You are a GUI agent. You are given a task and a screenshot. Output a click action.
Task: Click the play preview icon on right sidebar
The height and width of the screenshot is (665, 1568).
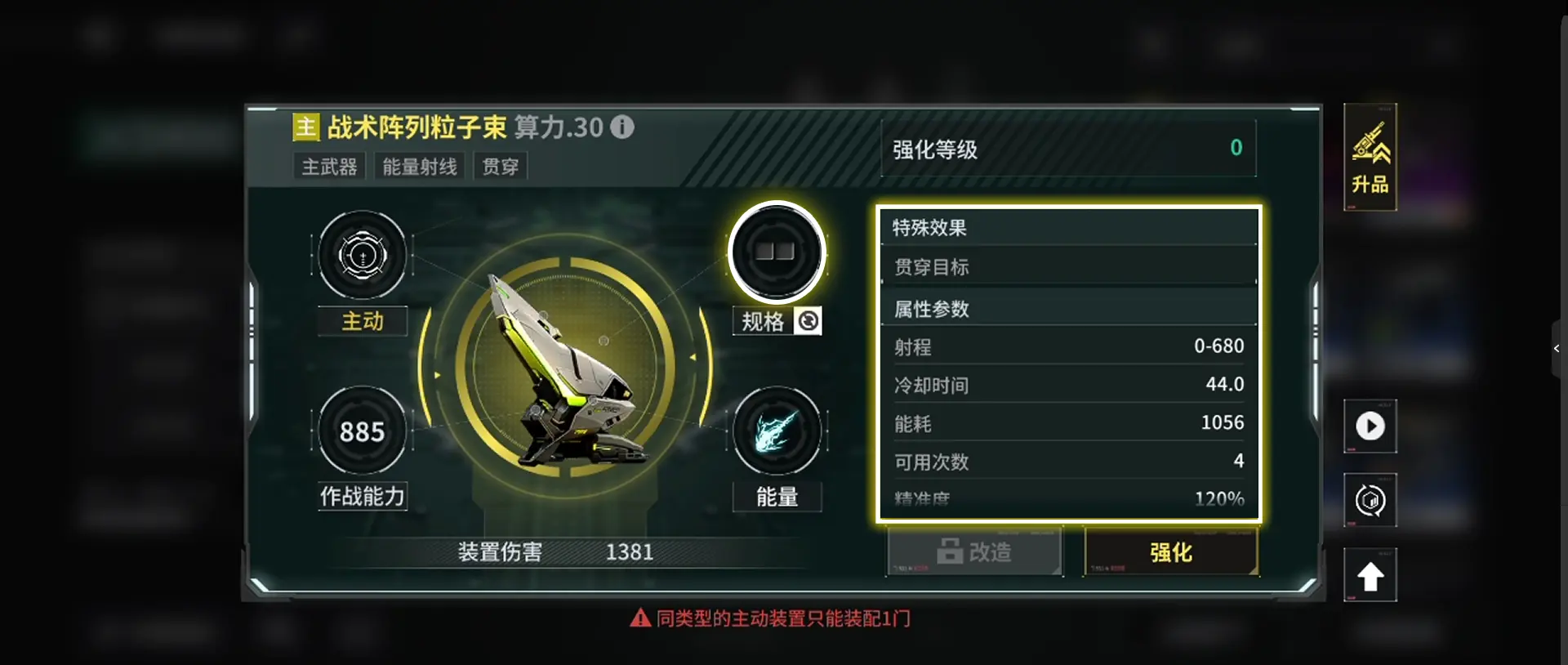(x=1370, y=426)
